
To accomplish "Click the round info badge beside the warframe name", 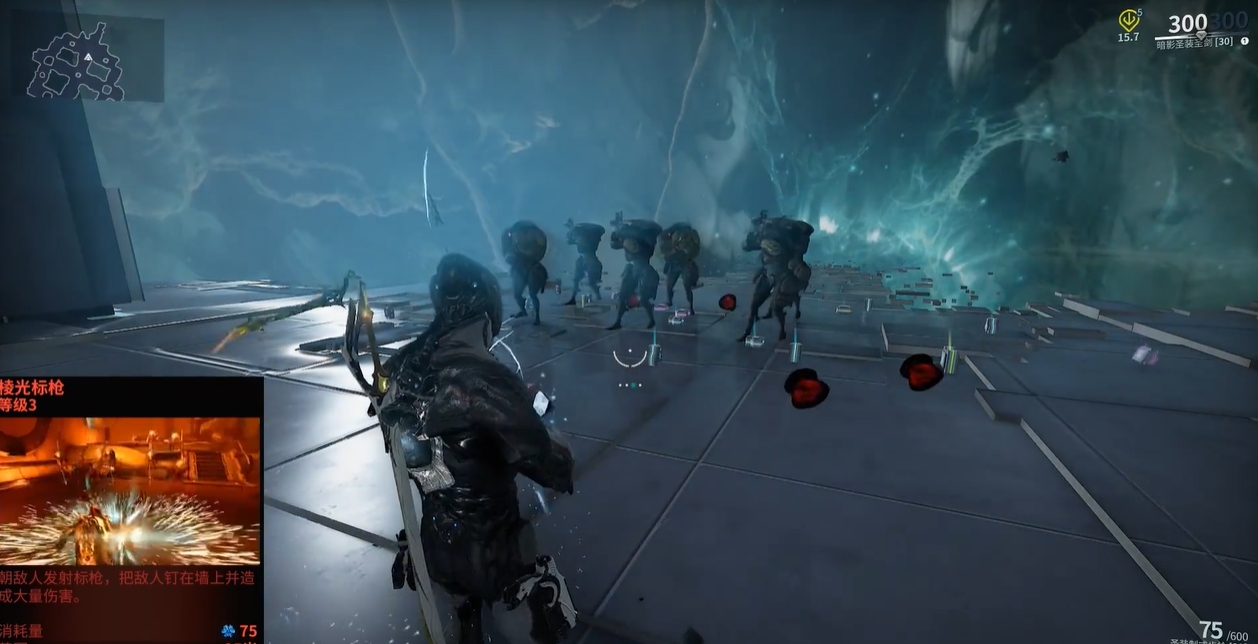I will [1245, 42].
